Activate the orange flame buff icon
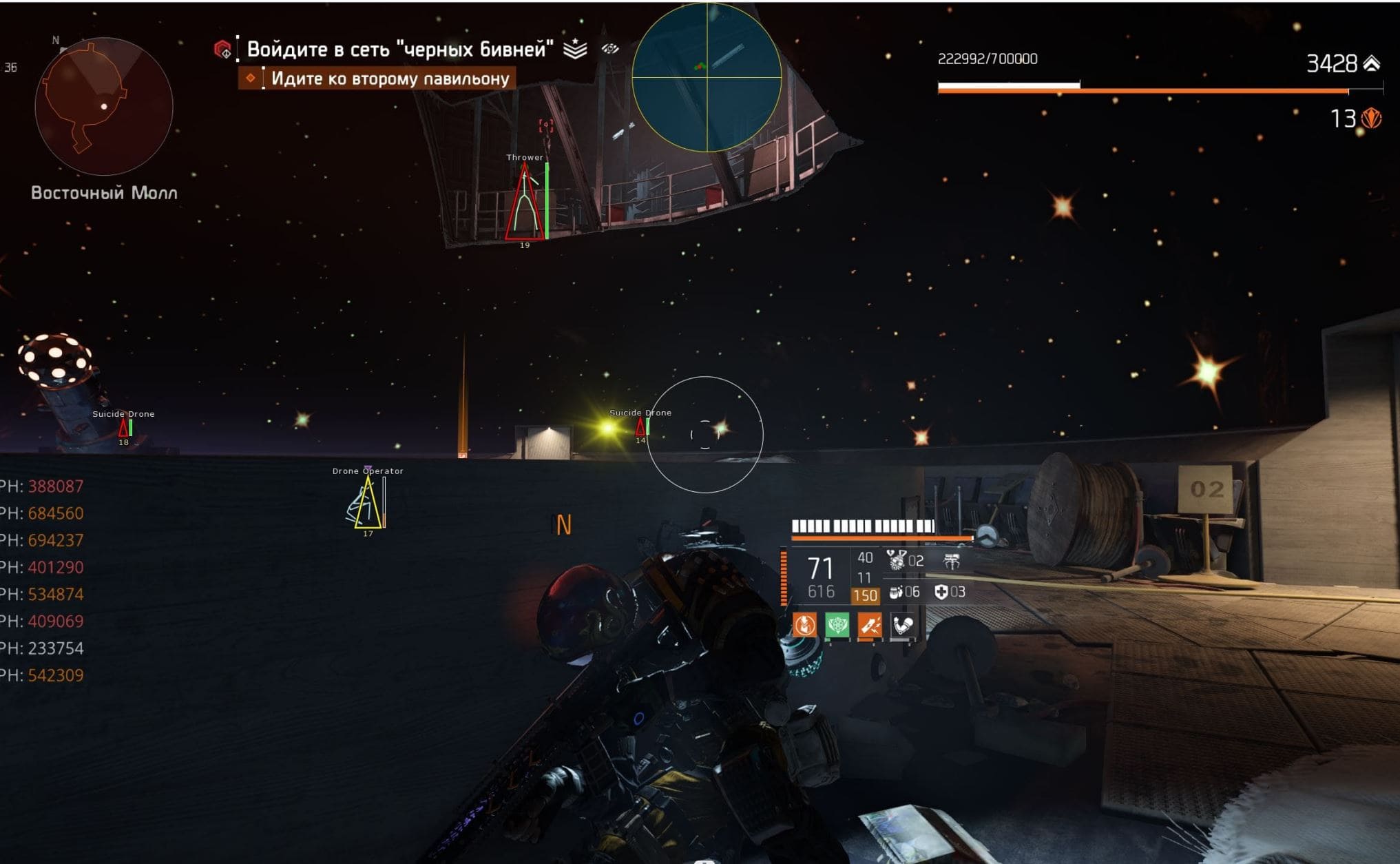Image resolution: width=1400 pixels, height=864 pixels. click(804, 625)
